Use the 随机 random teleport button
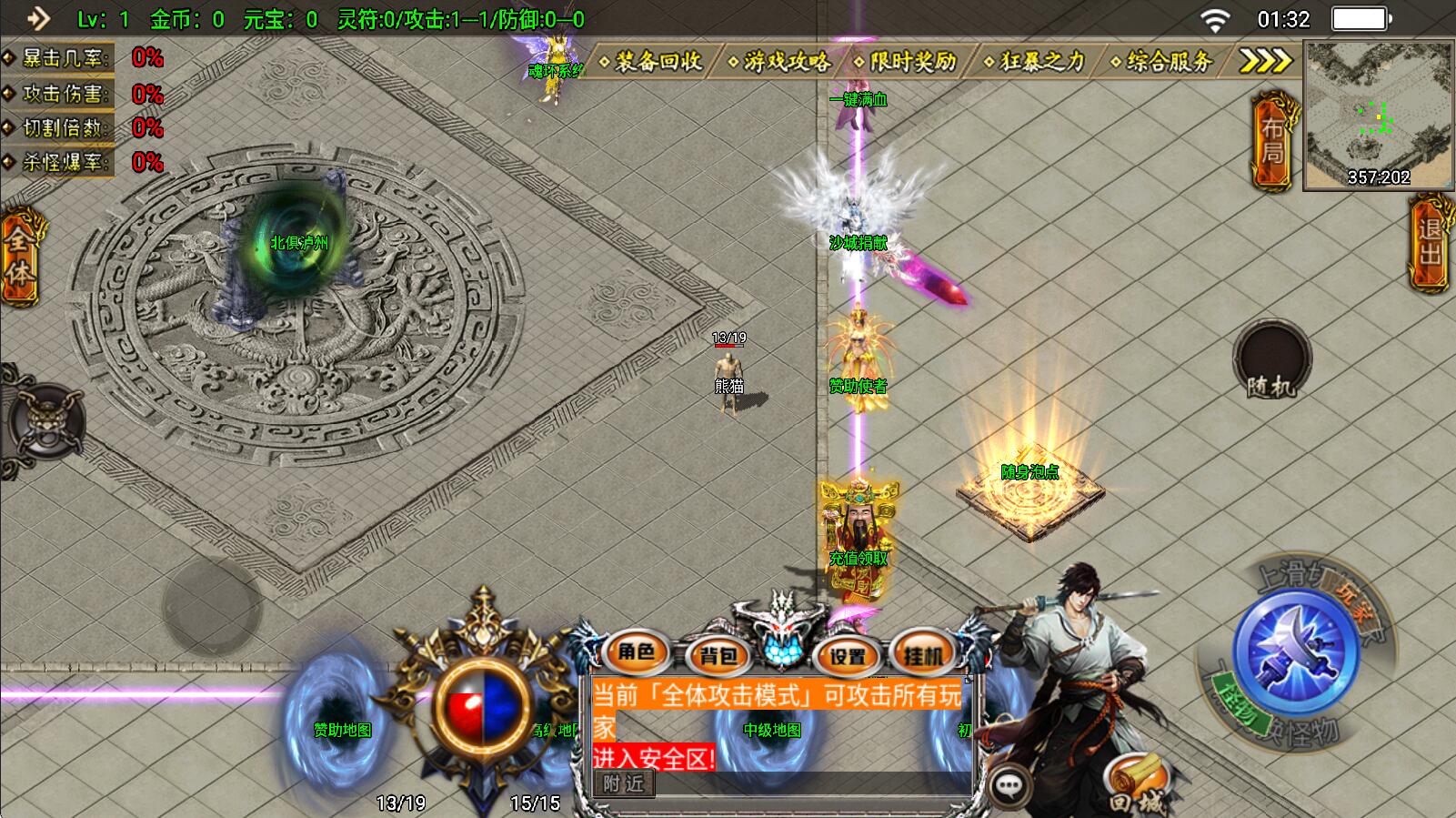Image resolution: width=1456 pixels, height=818 pixels. pos(1271,359)
